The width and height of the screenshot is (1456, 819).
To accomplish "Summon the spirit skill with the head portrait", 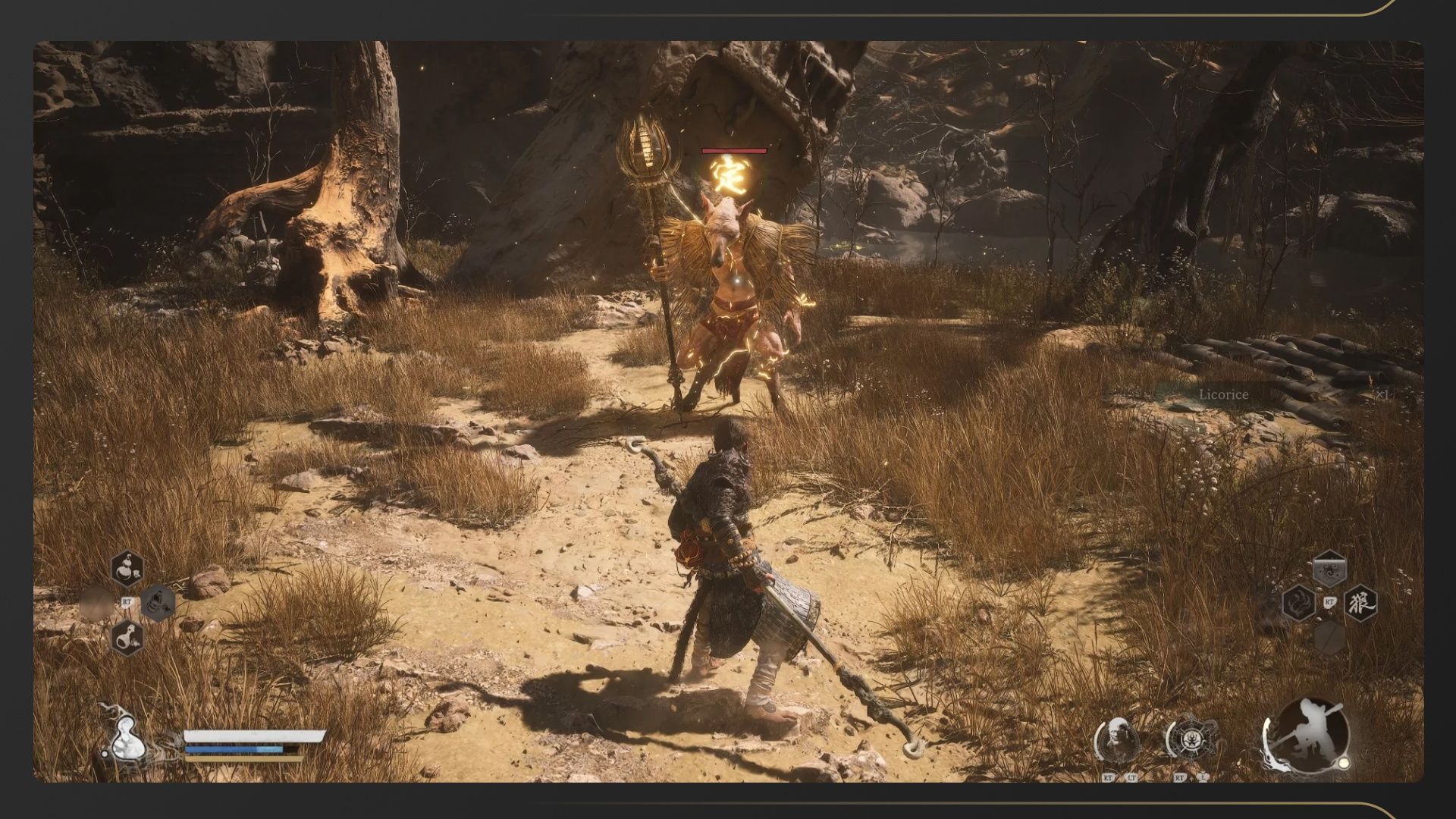I will (1119, 739).
